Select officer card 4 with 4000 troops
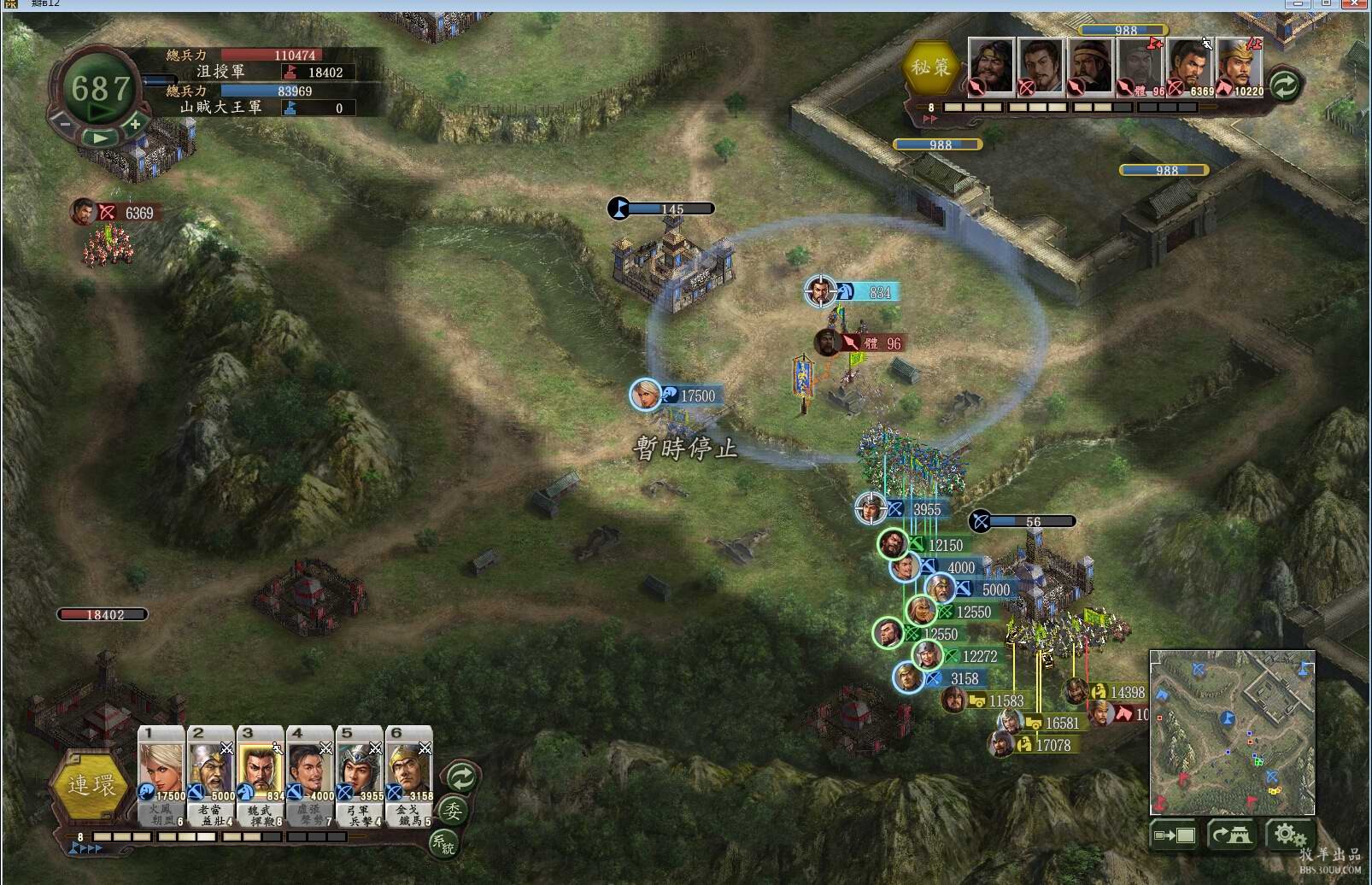Image resolution: width=1372 pixels, height=885 pixels. click(310, 773)
